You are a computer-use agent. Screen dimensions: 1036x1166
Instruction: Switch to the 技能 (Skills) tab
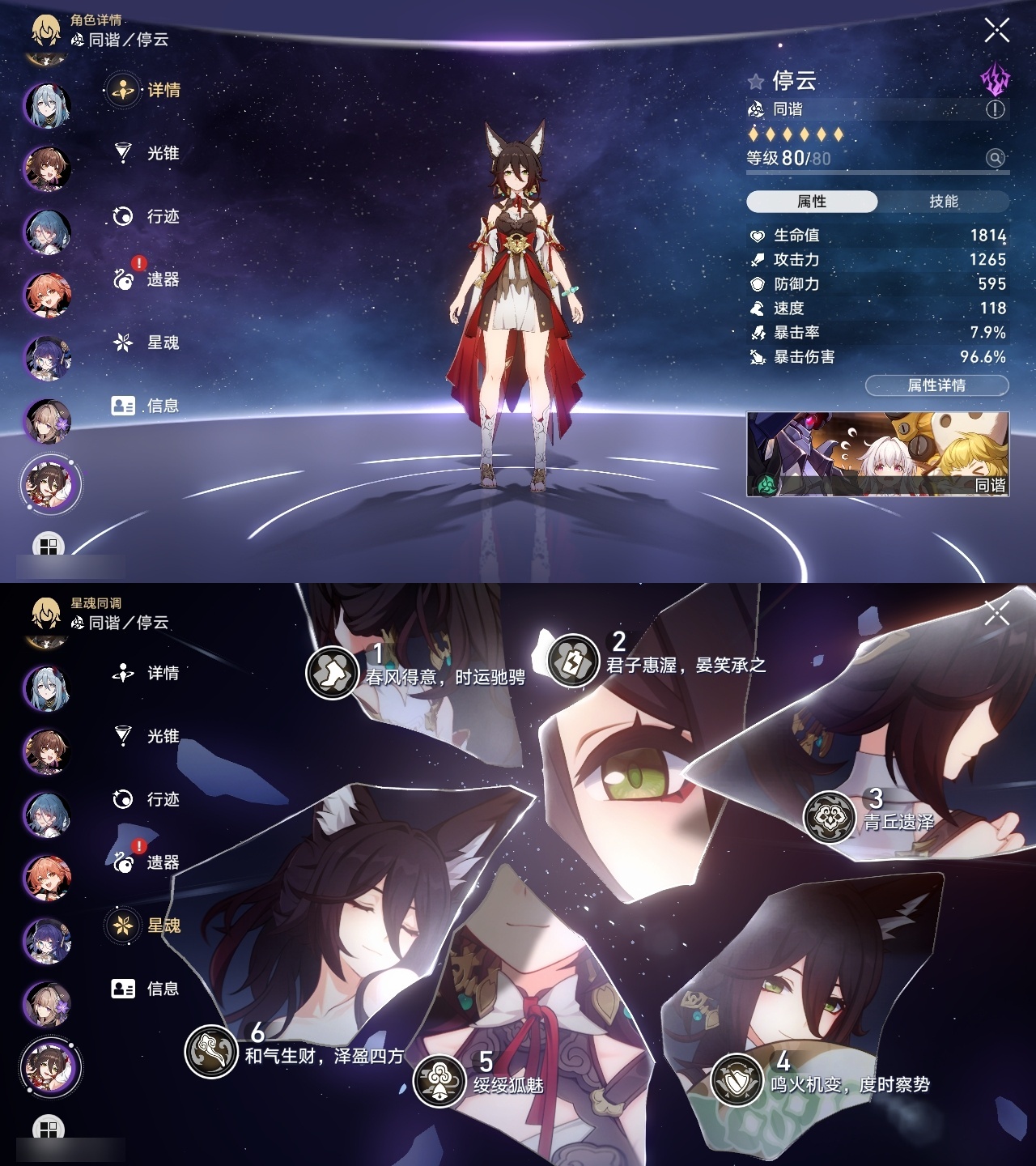[944, 201]
